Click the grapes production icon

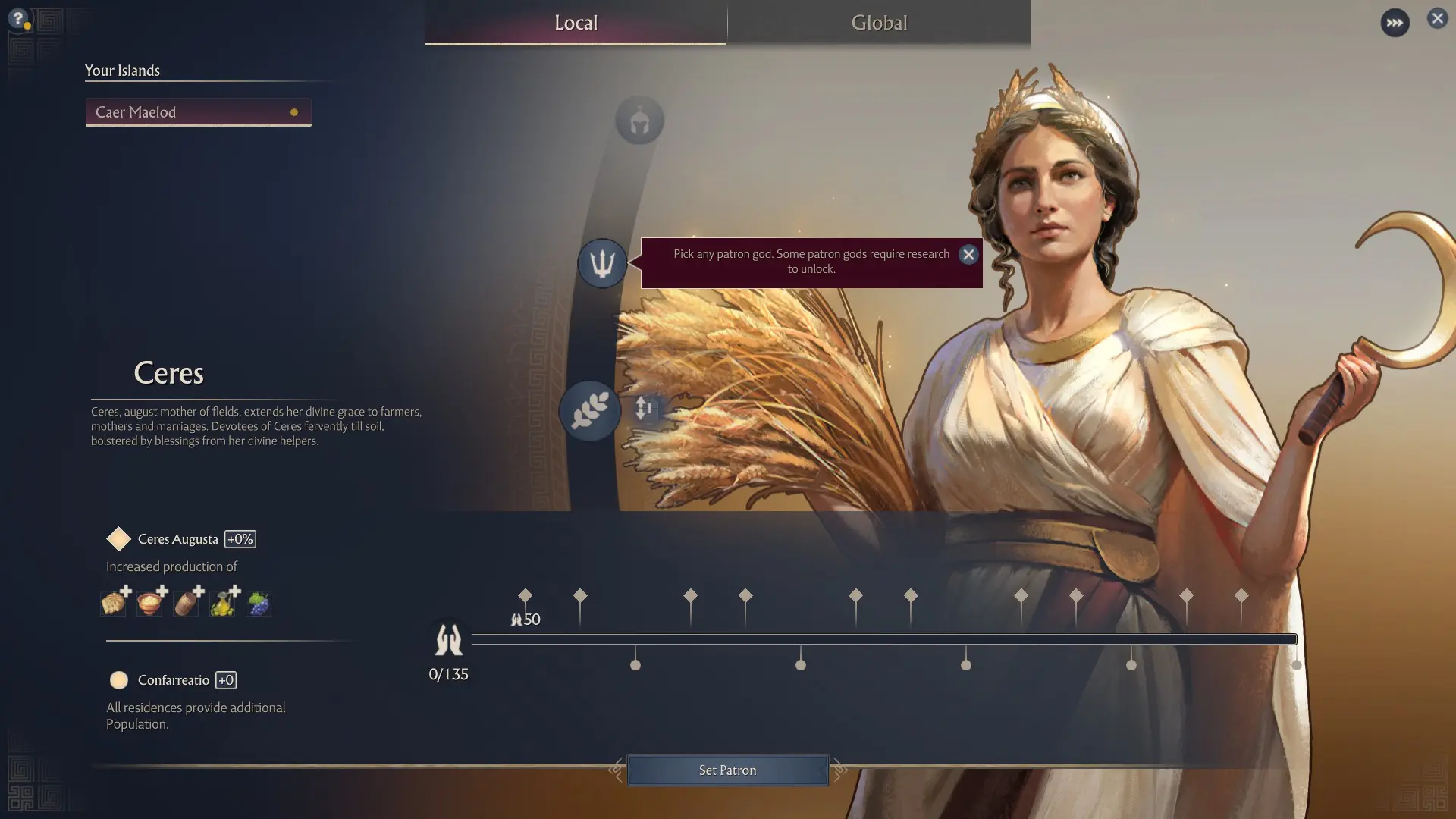(x=259, y=604)
